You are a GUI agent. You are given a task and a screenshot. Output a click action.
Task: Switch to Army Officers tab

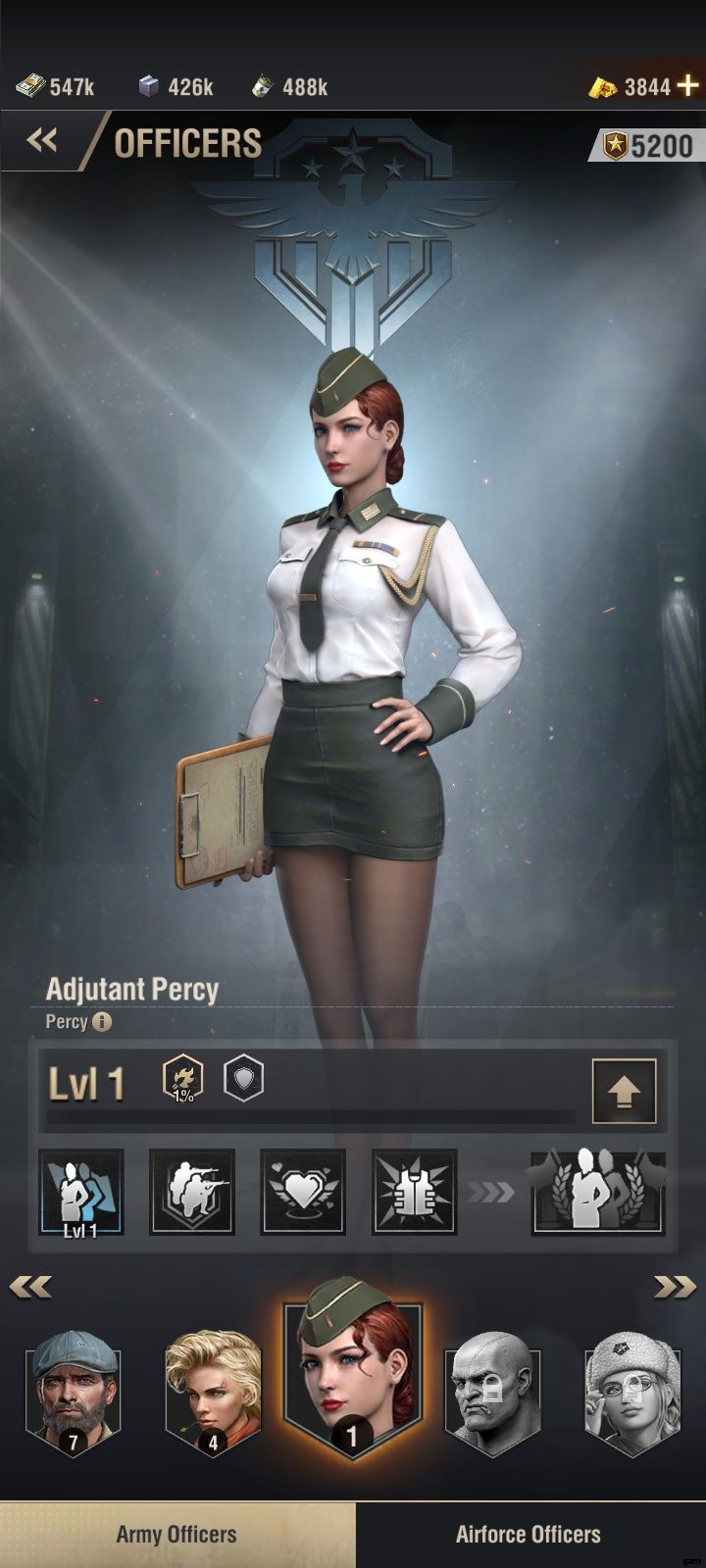click(x=176, y=1535)
